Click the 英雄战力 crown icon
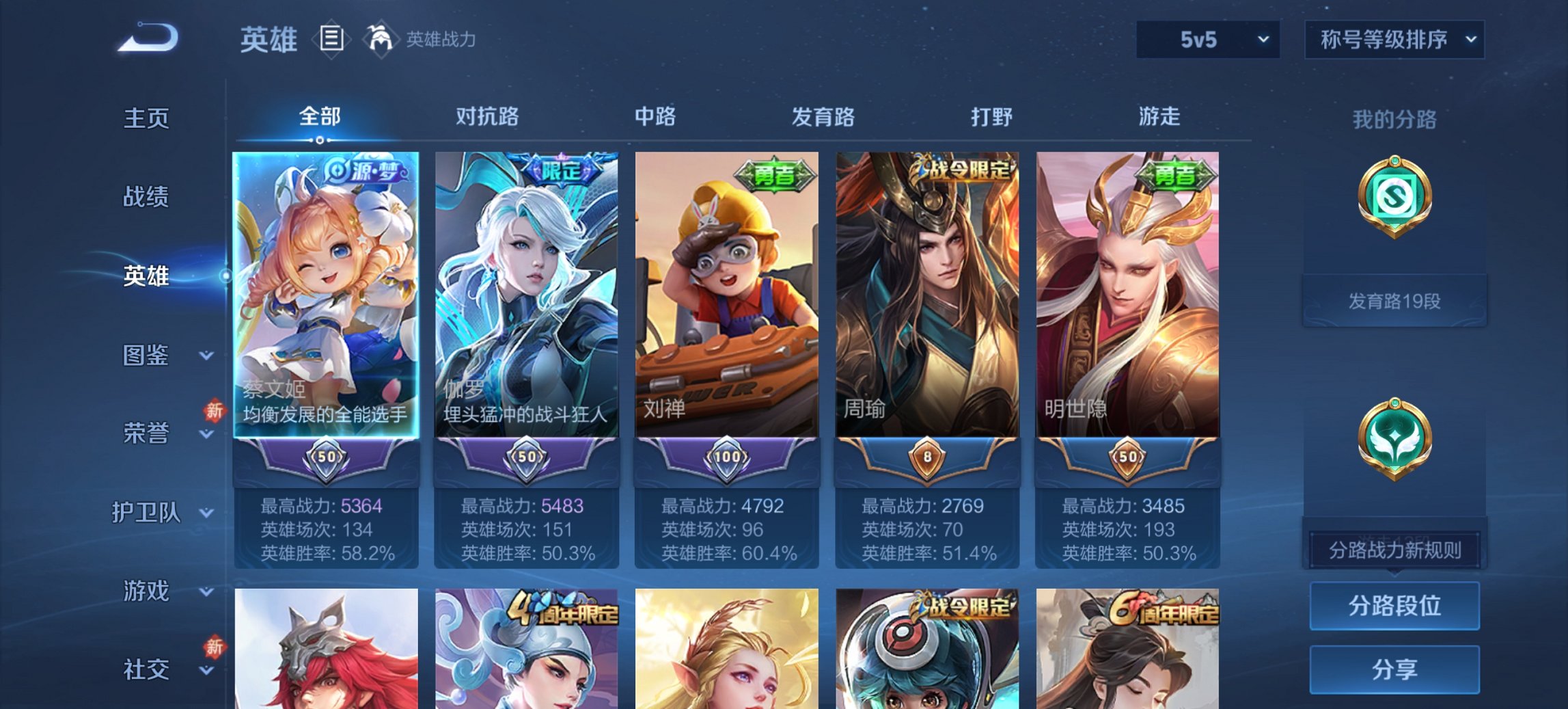The width and height of the screenshot is (1568, 709). [x=381, y=40]
